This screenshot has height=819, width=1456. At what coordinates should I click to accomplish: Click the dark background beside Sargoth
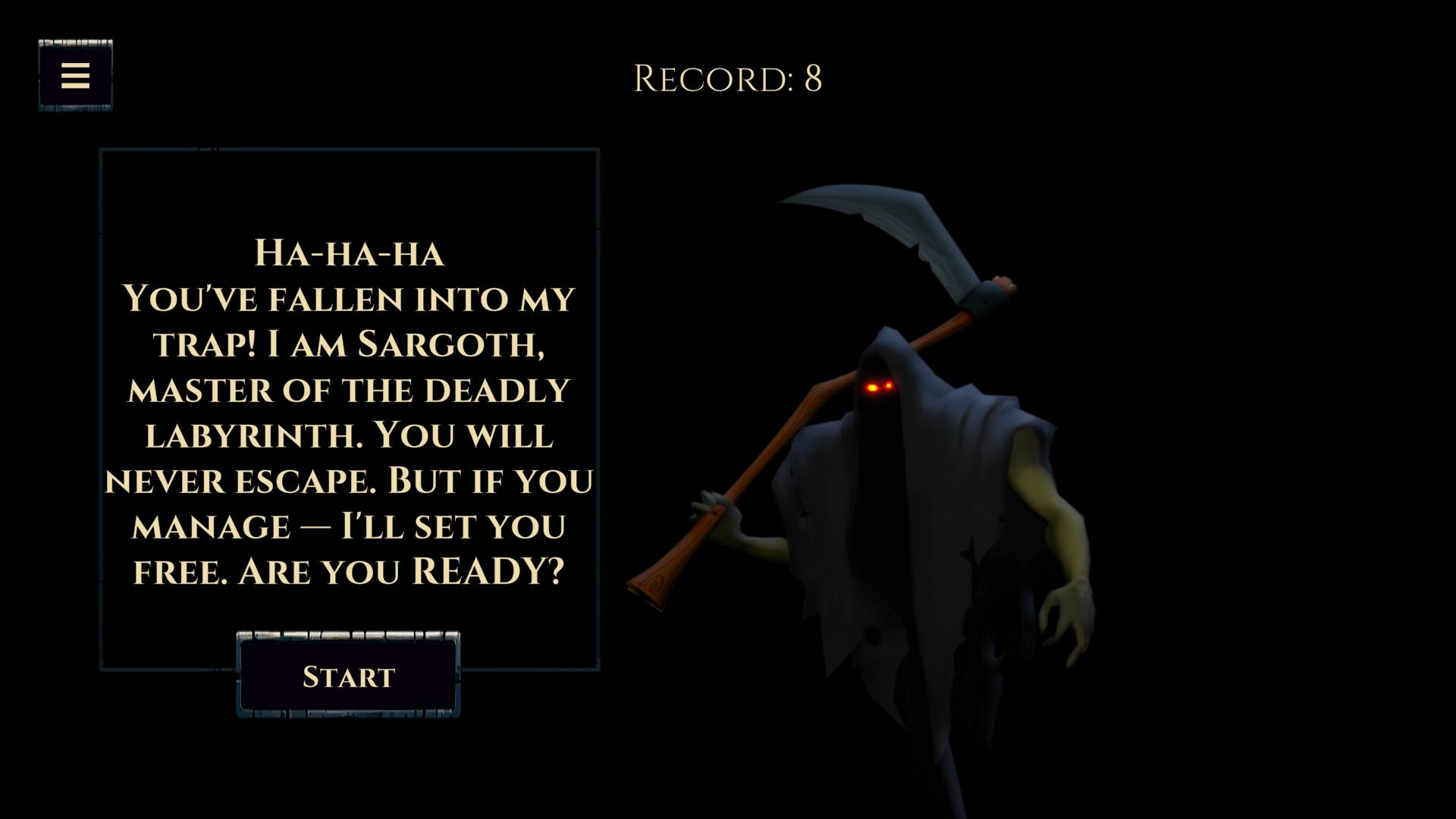pos(1289,227)
